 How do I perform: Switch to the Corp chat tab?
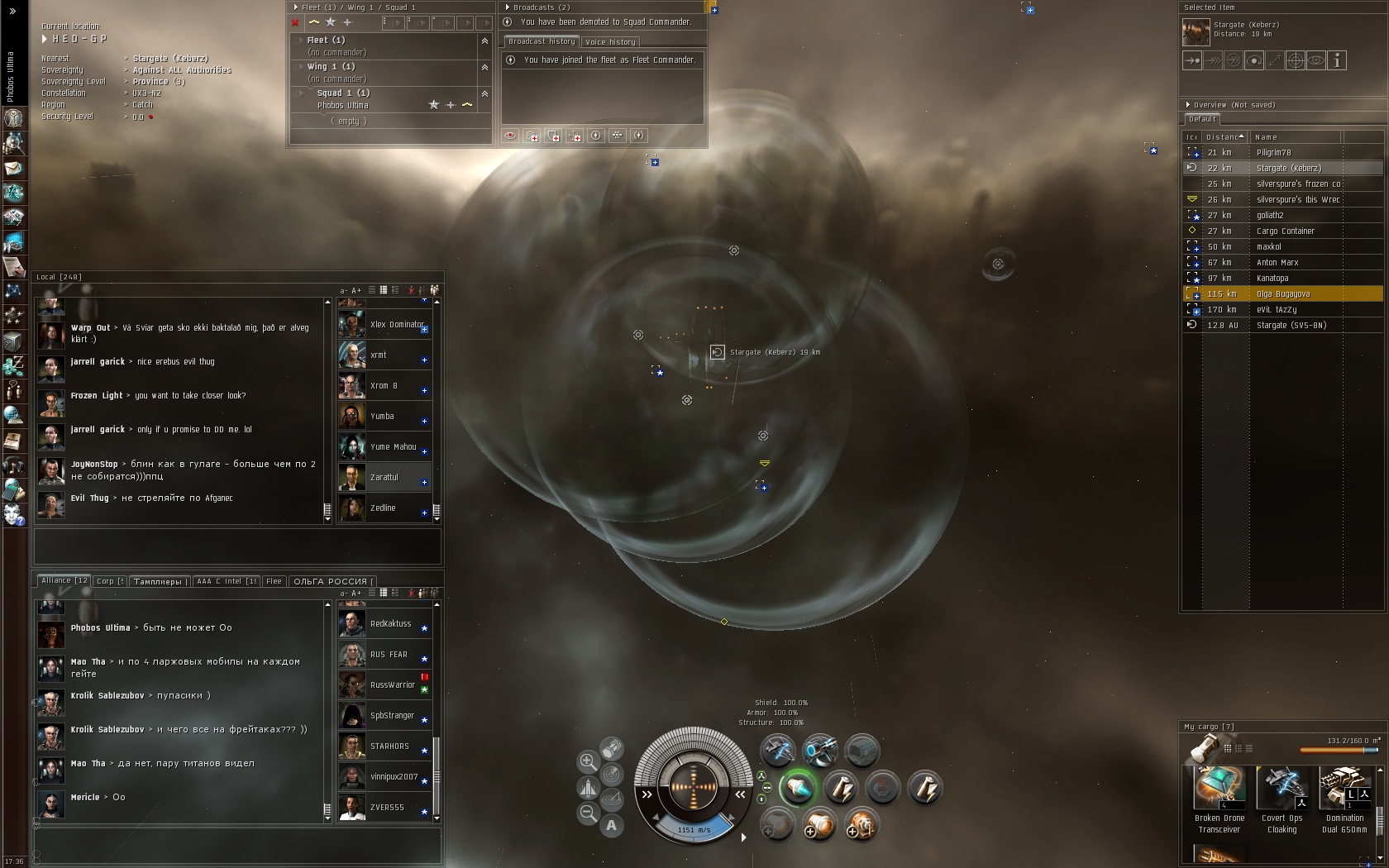click(109, 581)
